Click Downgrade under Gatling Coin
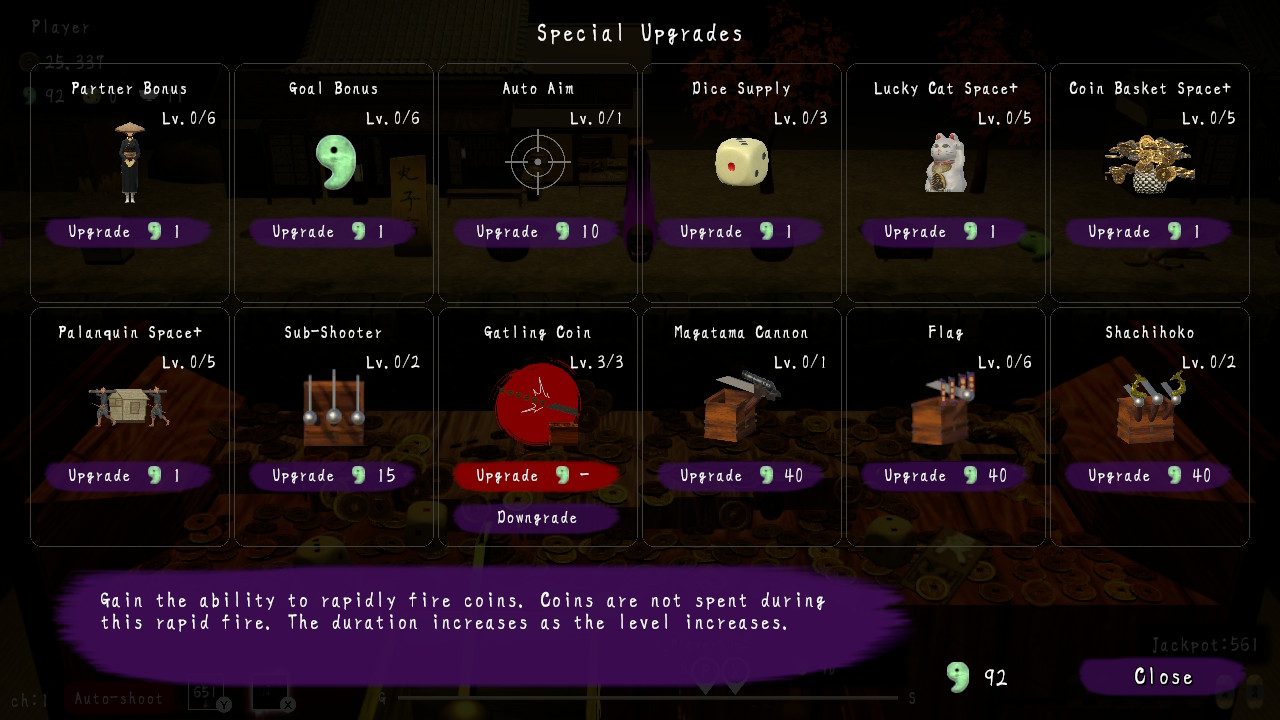1280x720 pixels. pyautogui.click(x=536, y=518)
